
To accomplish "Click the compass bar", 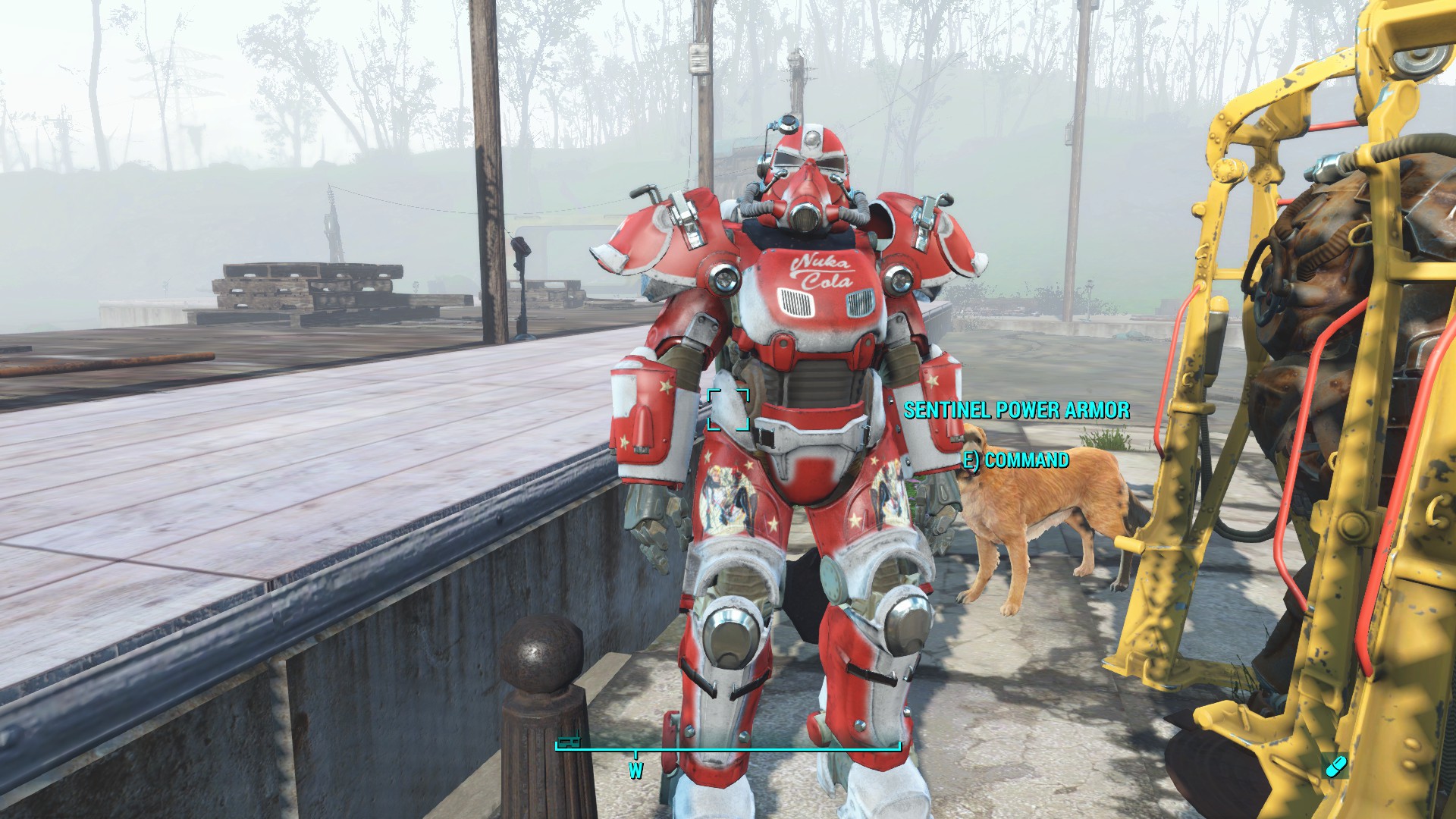I will coord(728,748).
